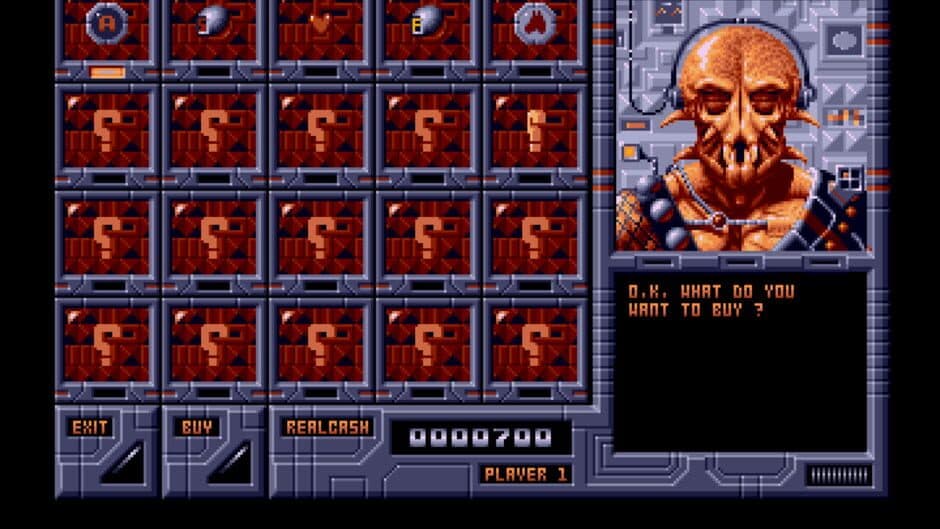Exit the shop with the EXIT button

coord(90,427)
